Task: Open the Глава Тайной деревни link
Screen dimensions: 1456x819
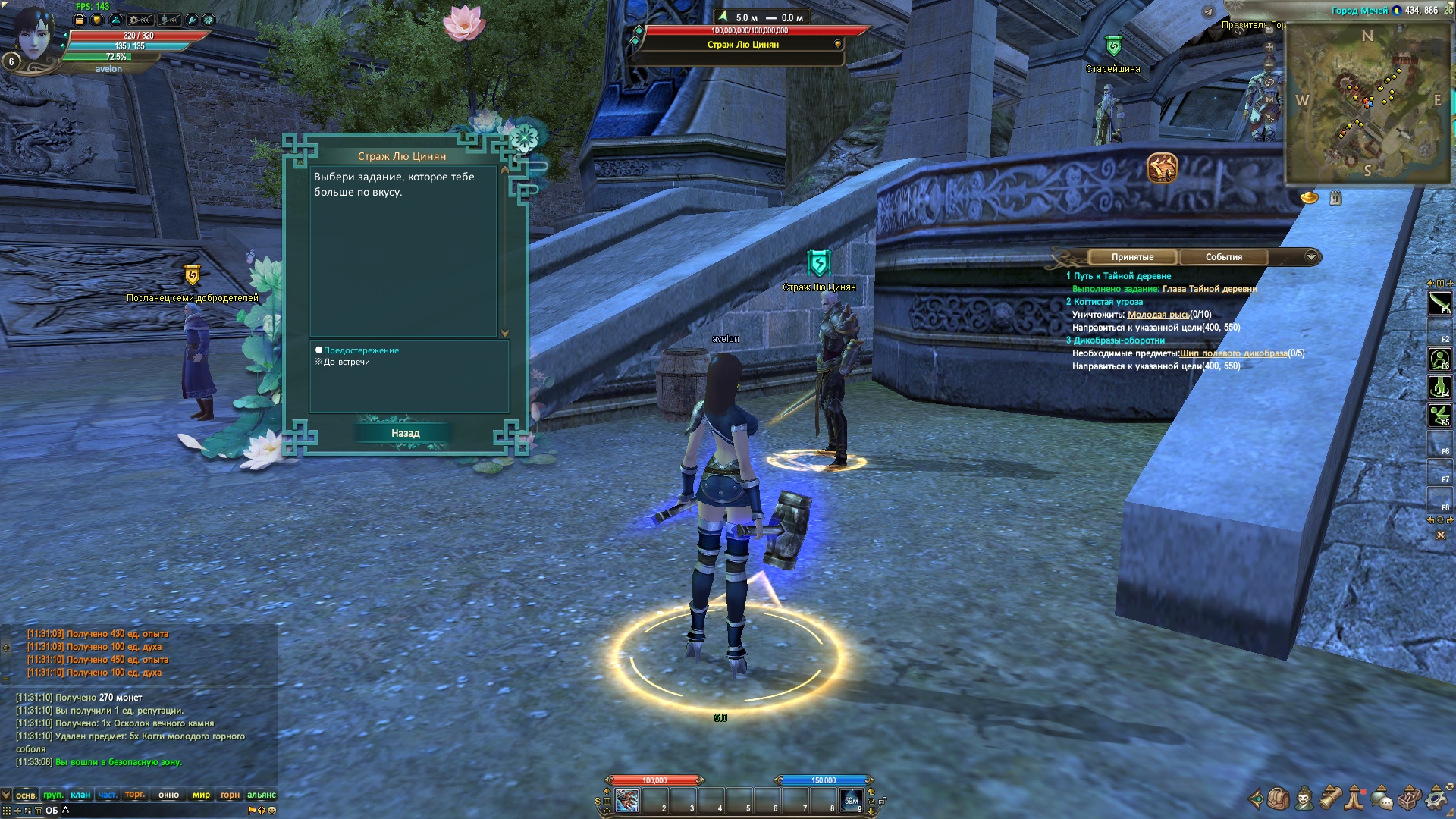Action: coord(1209,289)
